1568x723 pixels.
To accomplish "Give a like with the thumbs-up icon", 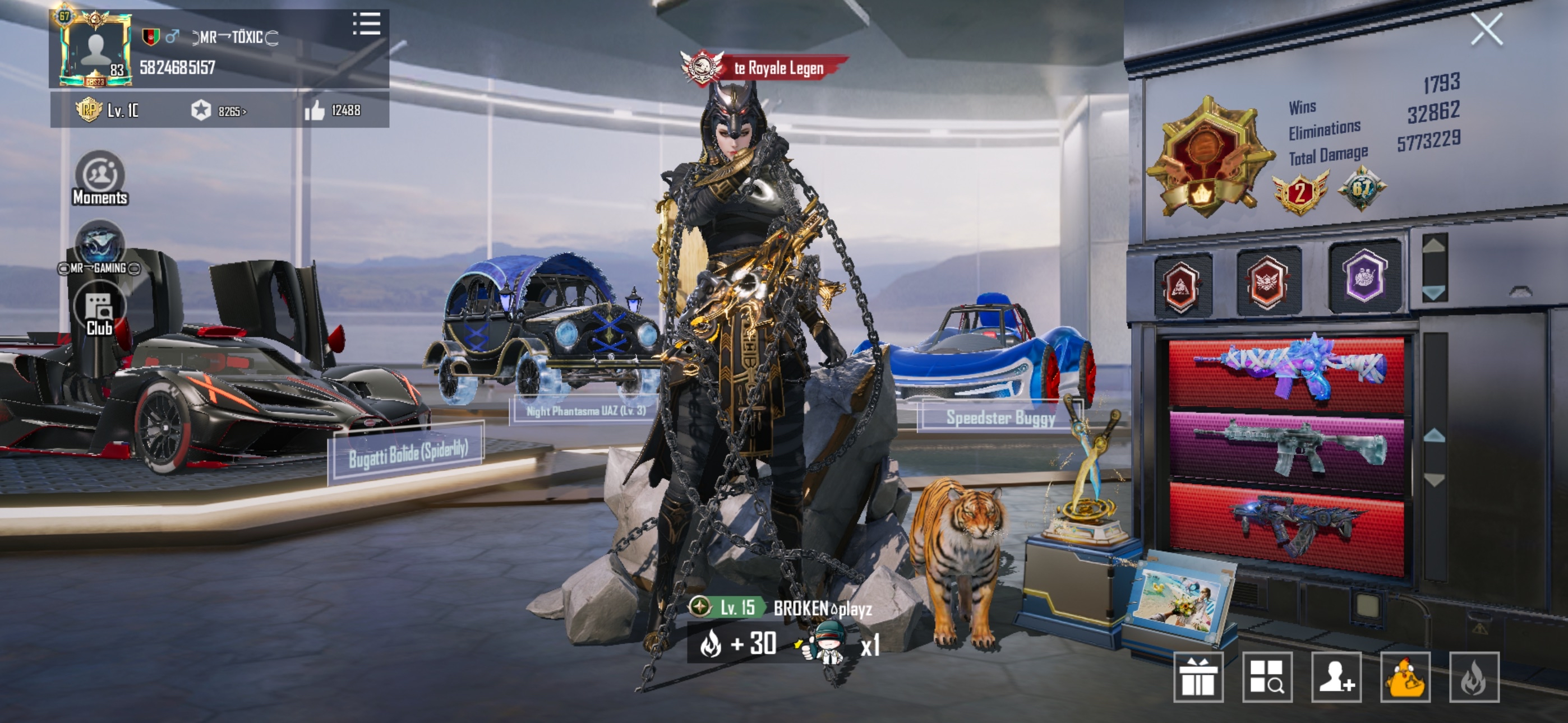I will 315,111.
